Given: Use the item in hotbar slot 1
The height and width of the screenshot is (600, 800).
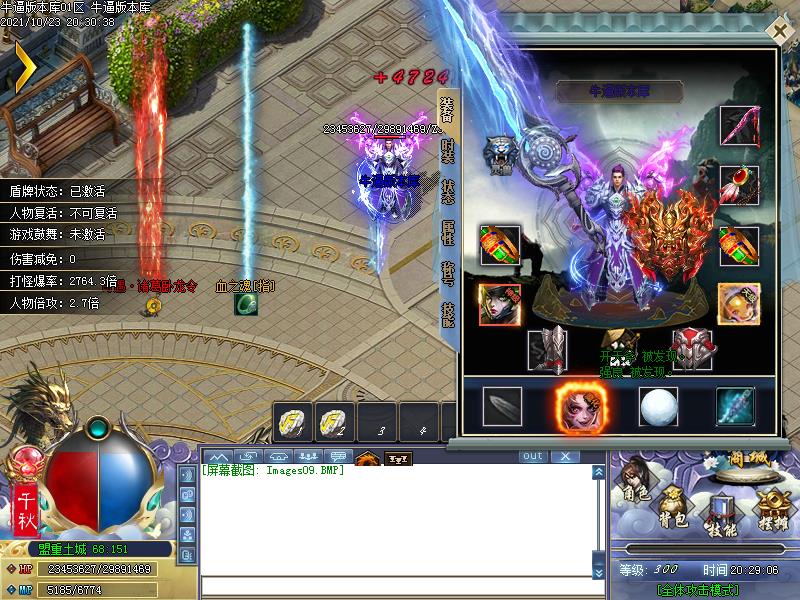Looking at the screenshot, I should click(290, 424).
